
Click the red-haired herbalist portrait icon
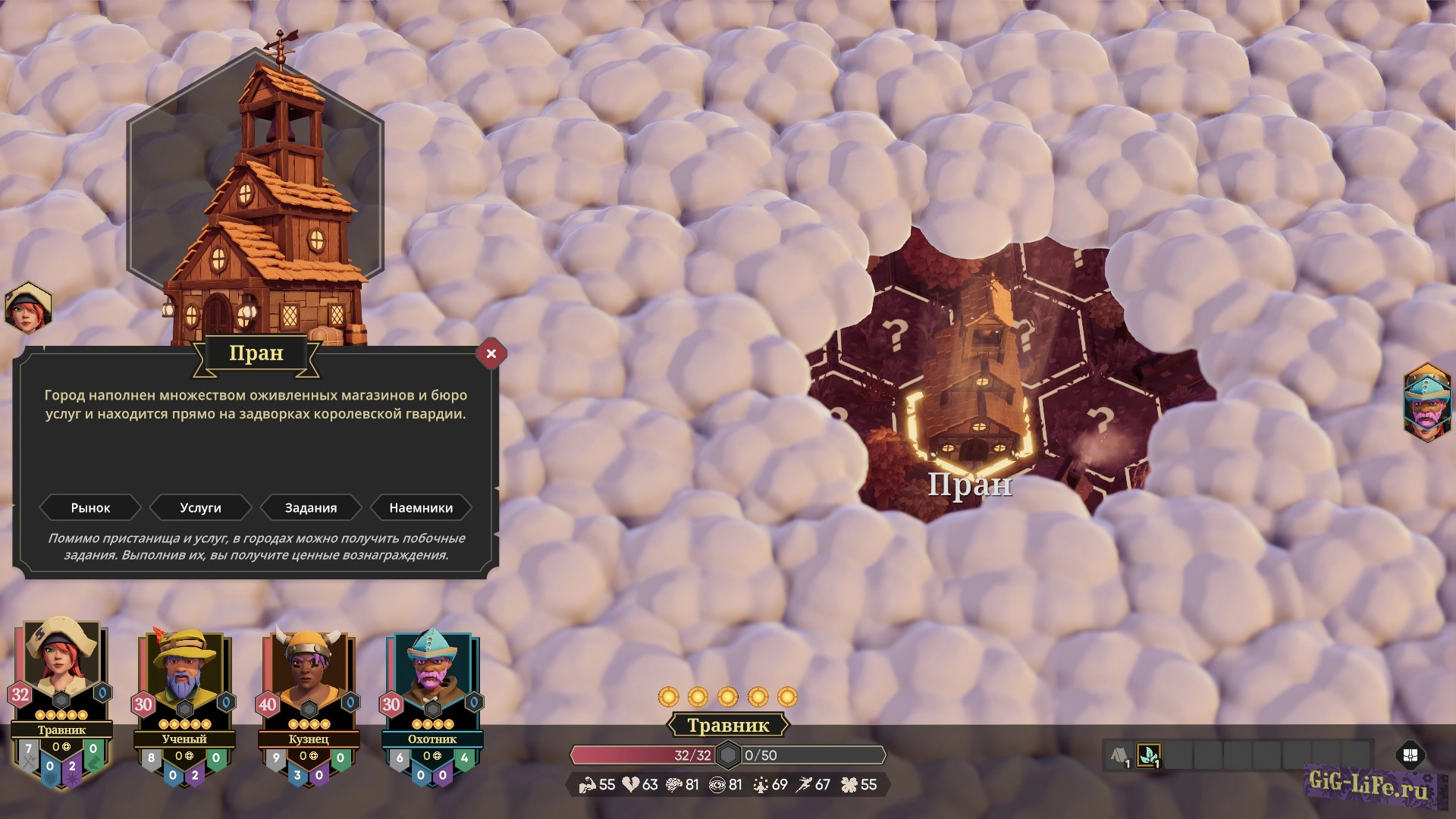click(28, 308)
